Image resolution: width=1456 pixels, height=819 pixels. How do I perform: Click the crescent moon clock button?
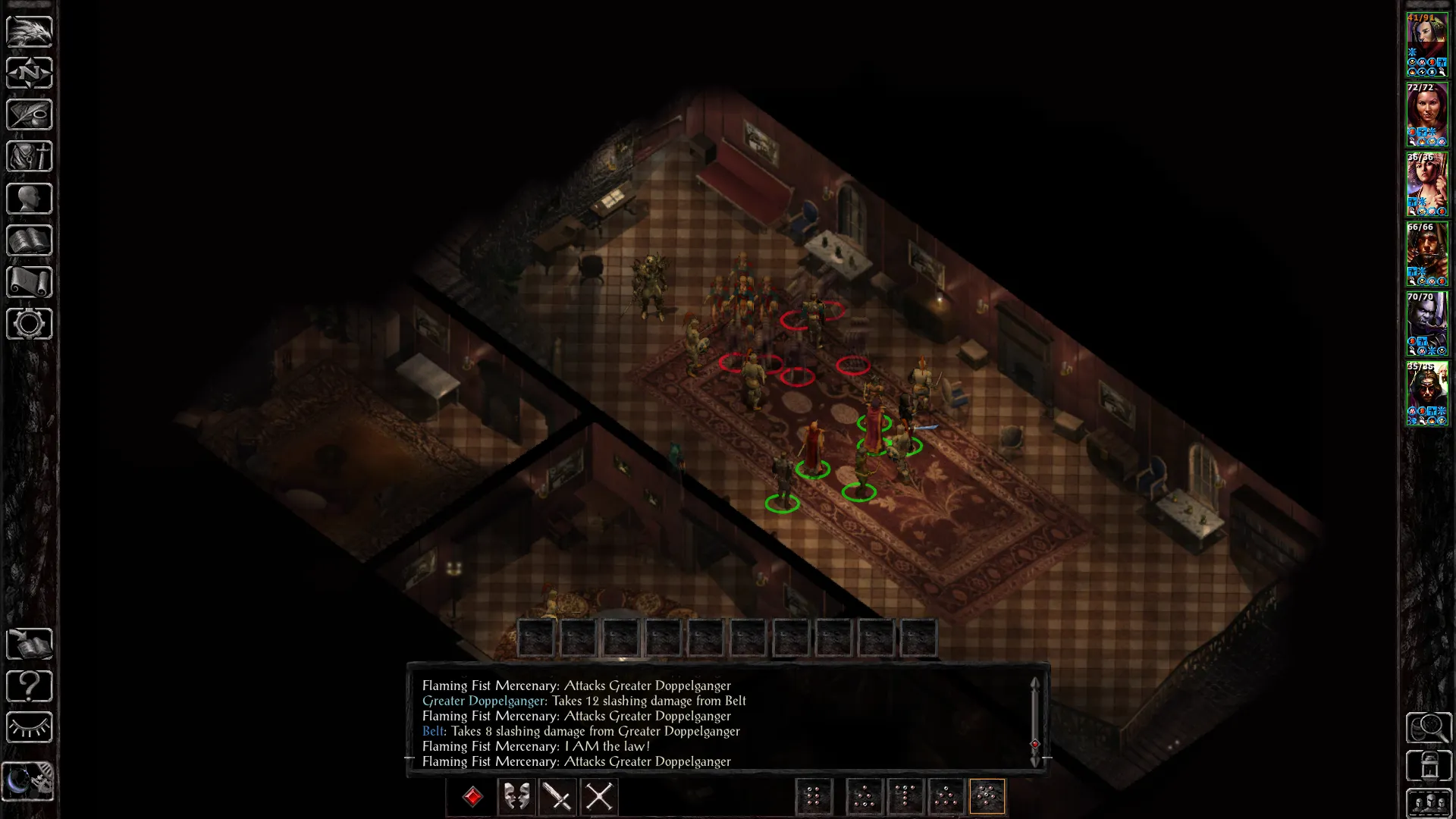pos(28,781)
